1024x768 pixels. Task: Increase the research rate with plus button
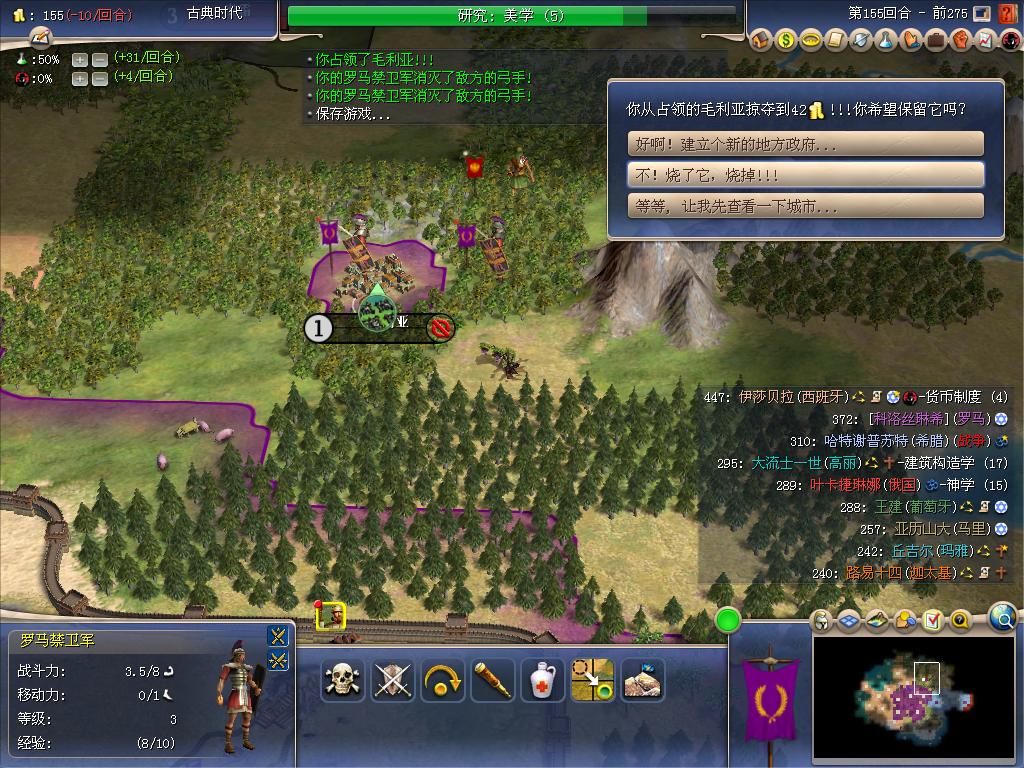pyautogui.click(x=80, y=59)
